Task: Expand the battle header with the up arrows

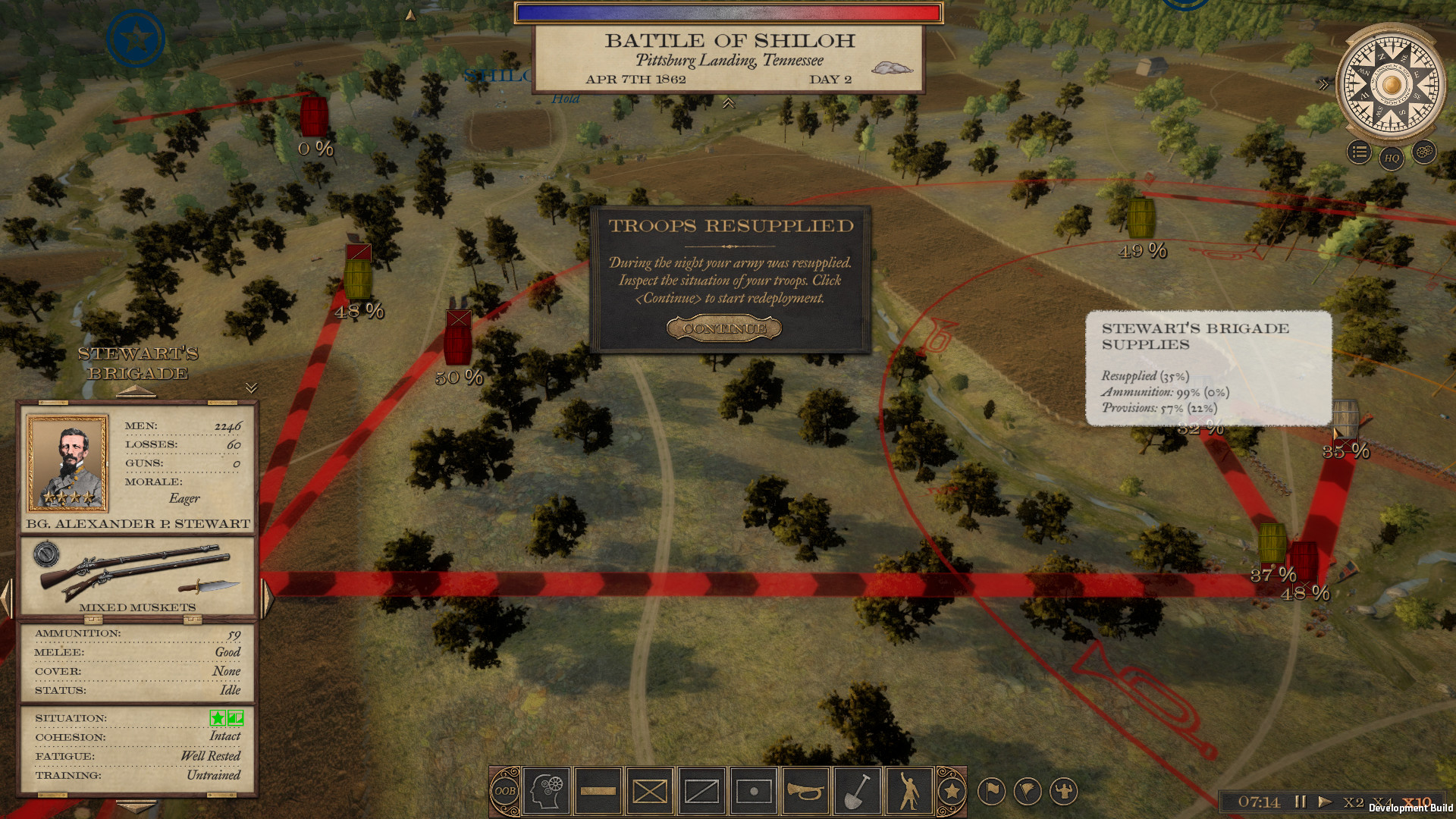Action: (729, 102)
